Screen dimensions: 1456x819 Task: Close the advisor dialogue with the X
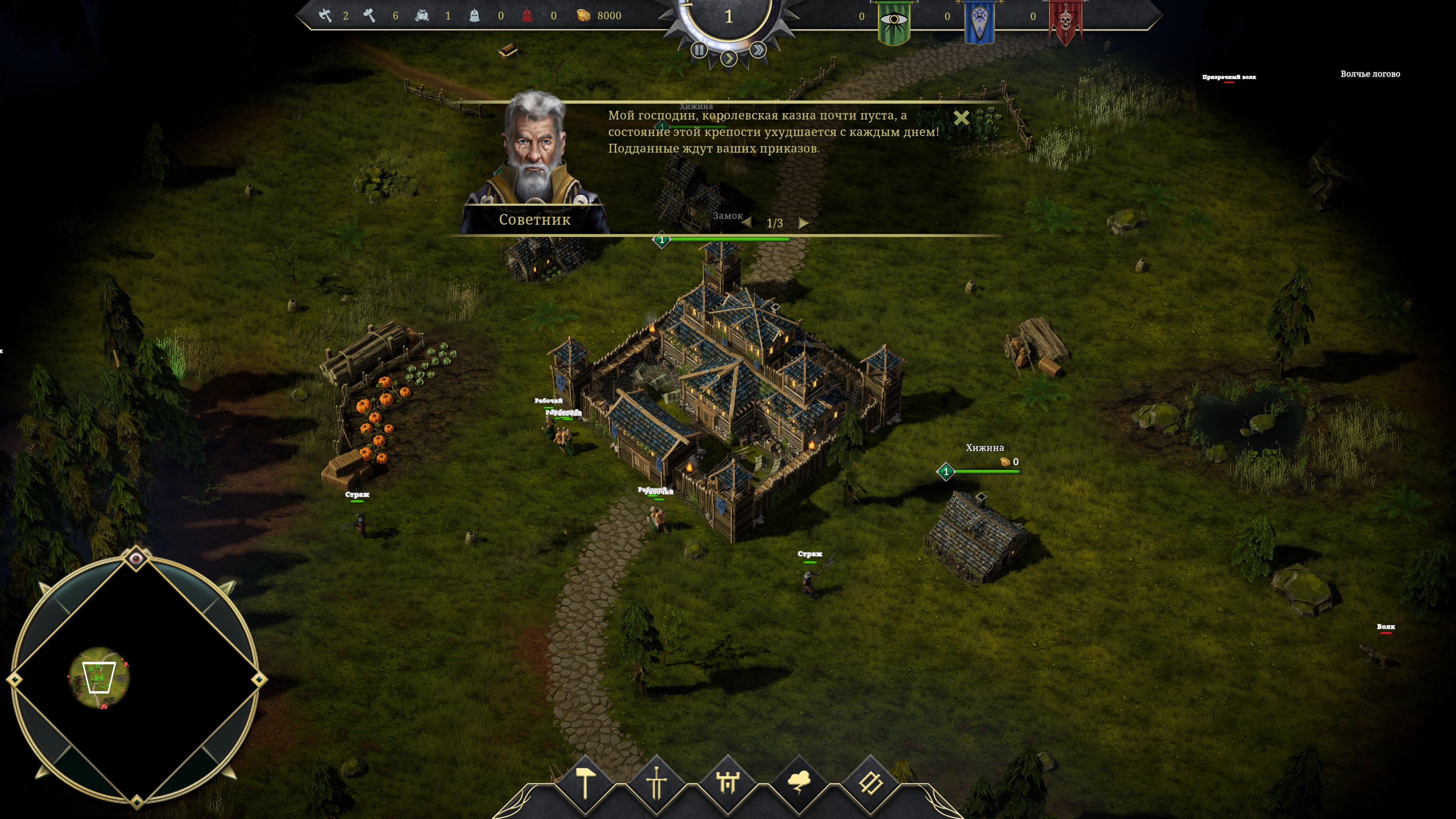click(x=961, y=118)
